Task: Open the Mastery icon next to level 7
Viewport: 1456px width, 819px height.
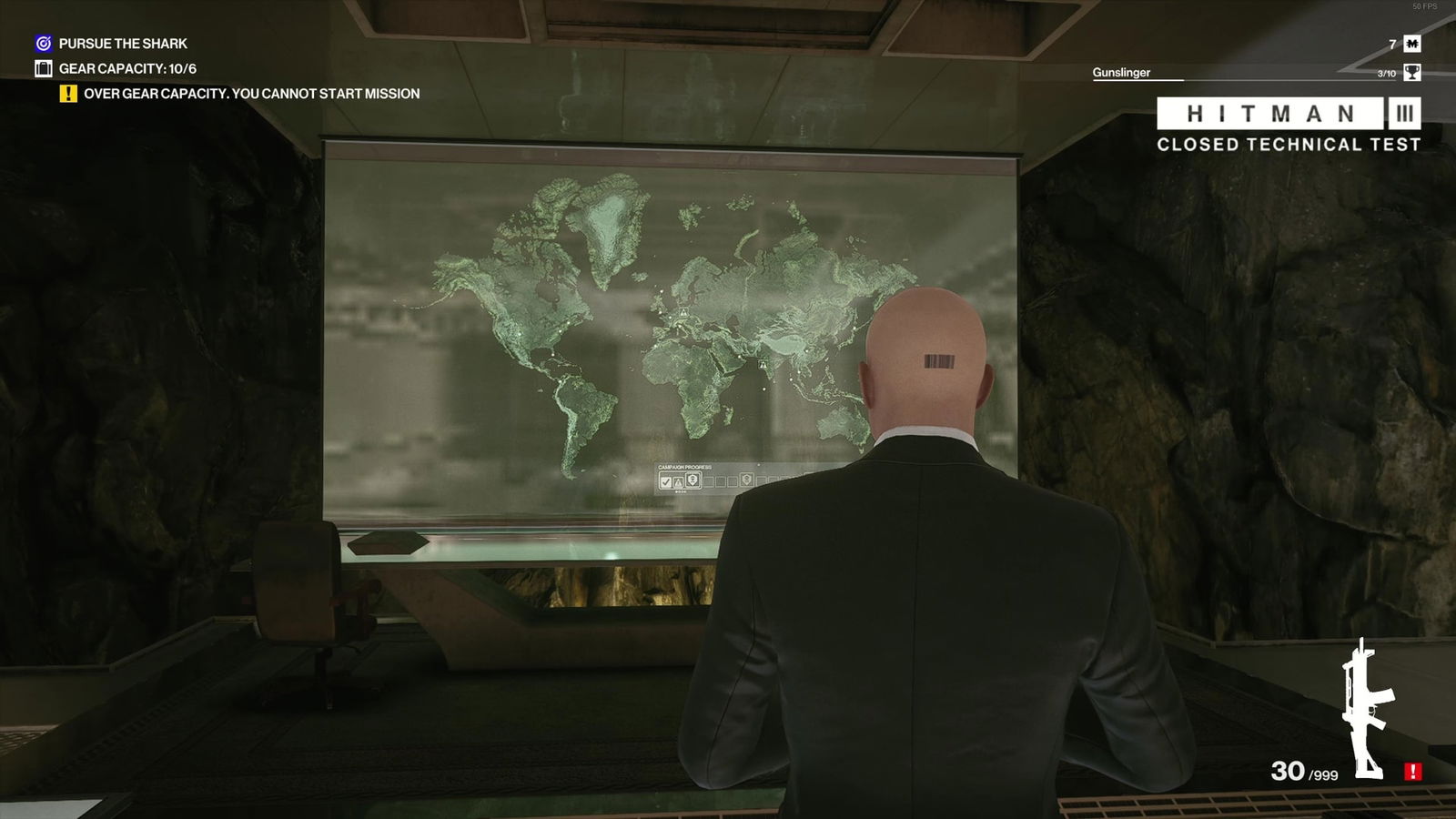Action: tap(1410, 42)
